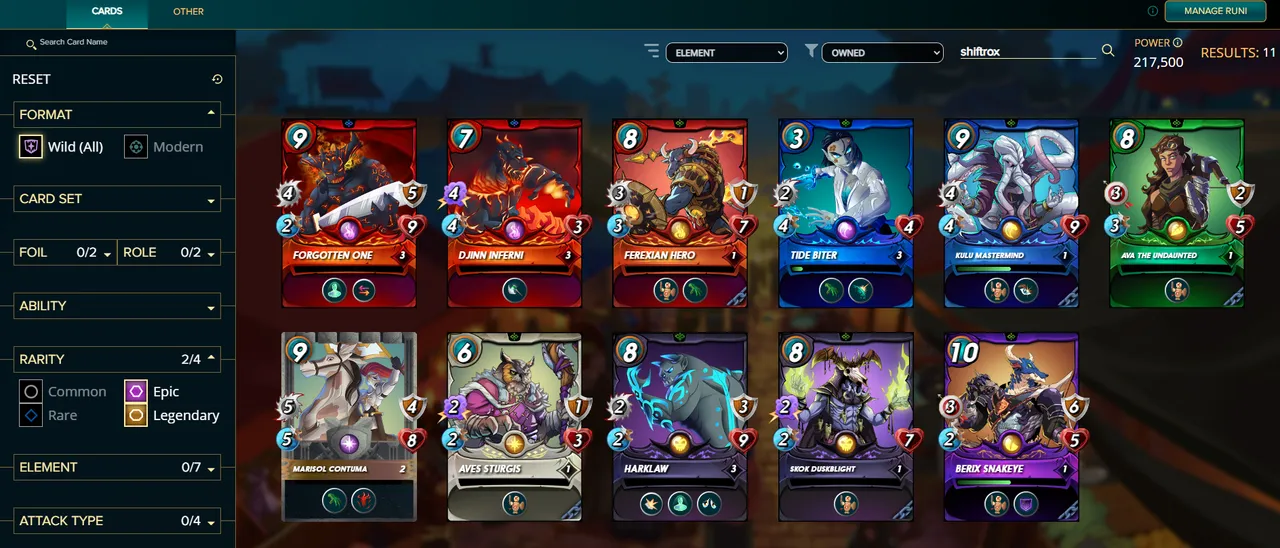Switch to the Other tab
Screen dimensions: 1280x548
pos(188,12)
